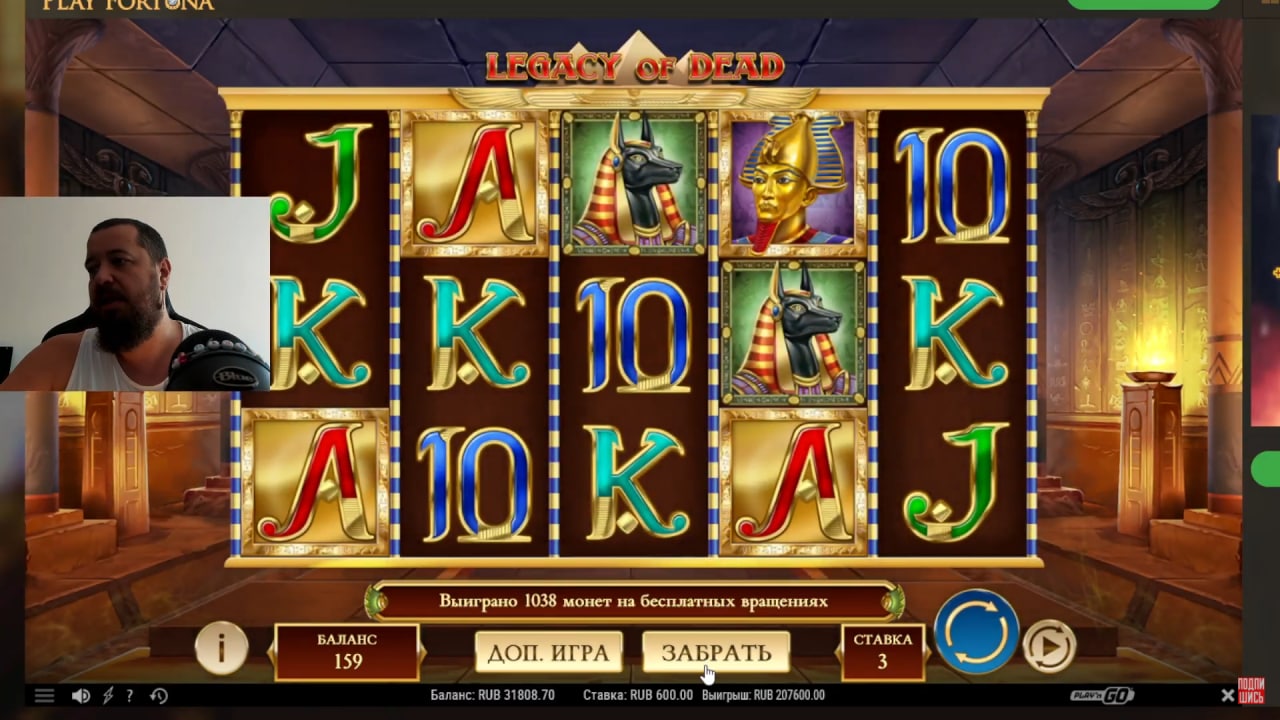Close the game with the X icon

(1227, 695)
